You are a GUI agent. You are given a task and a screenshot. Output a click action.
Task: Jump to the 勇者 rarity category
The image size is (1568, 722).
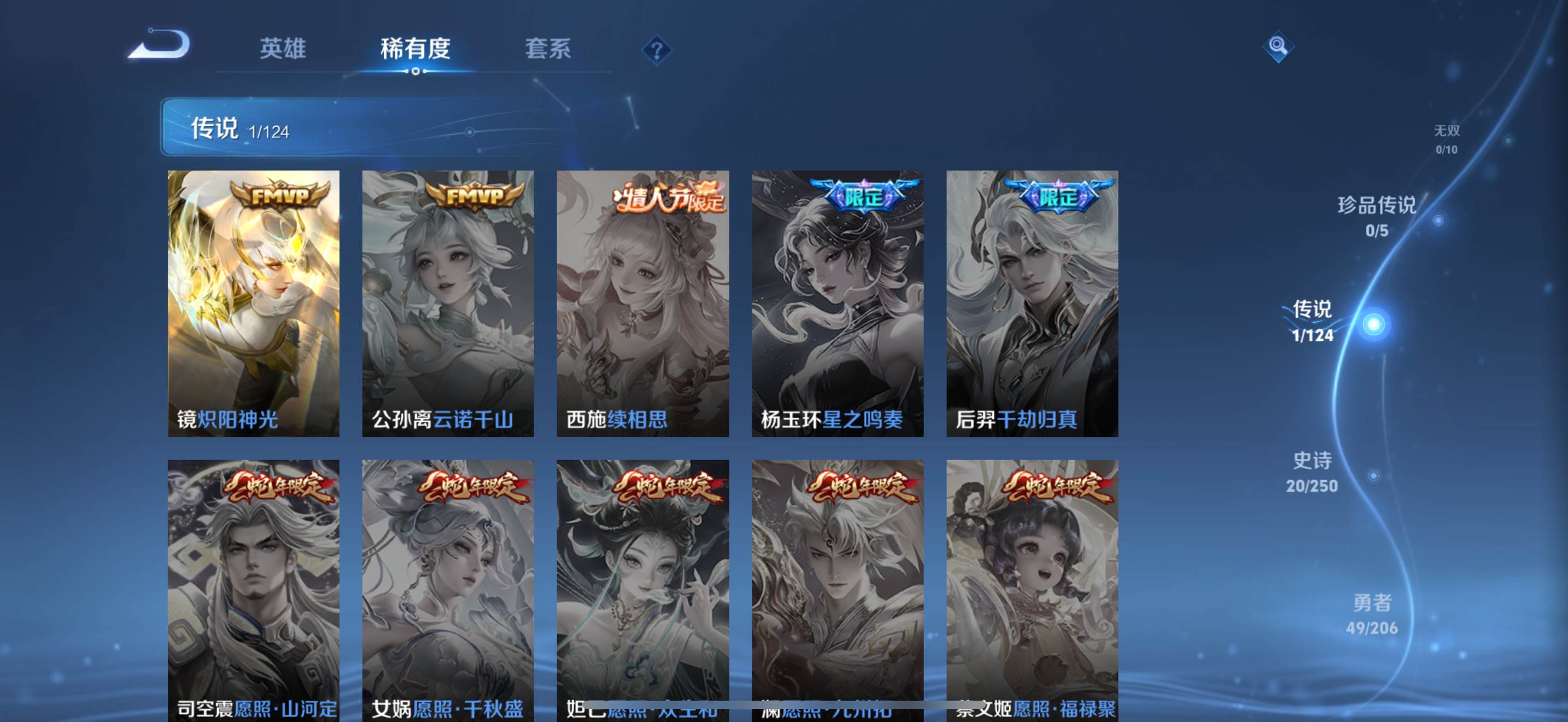point(1372,614)
